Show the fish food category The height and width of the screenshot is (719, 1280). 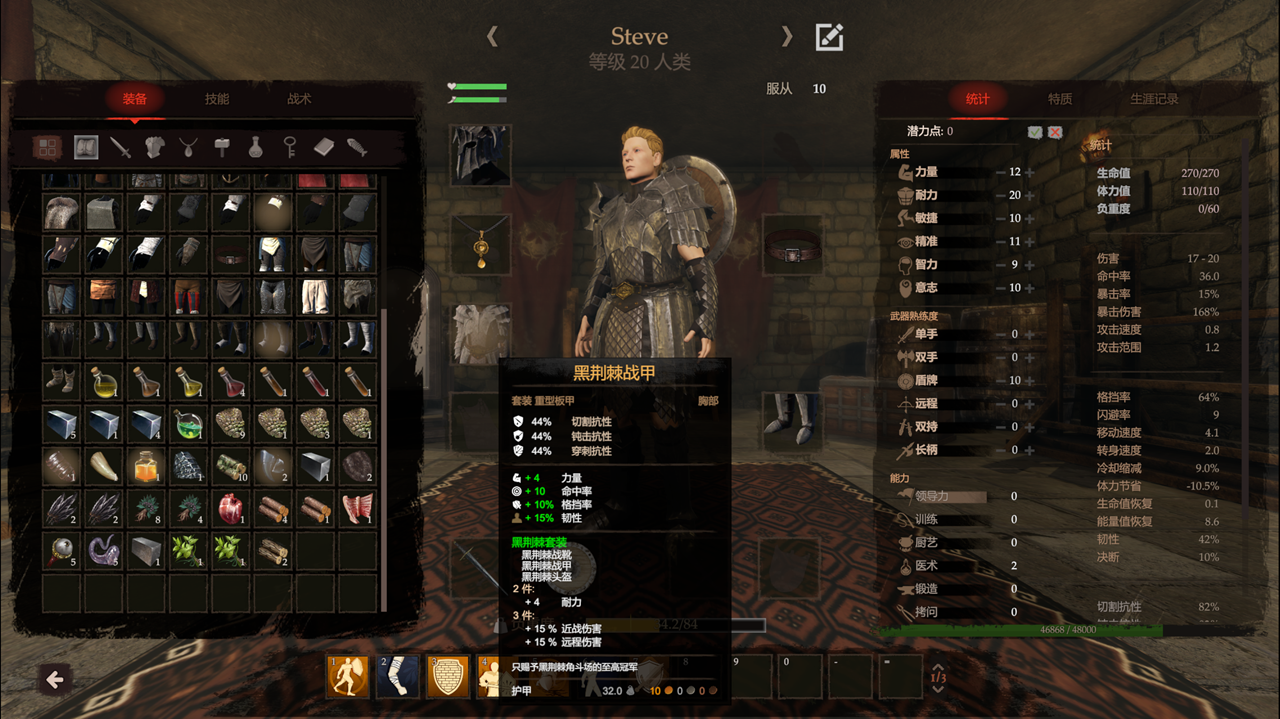click(357, 148)
